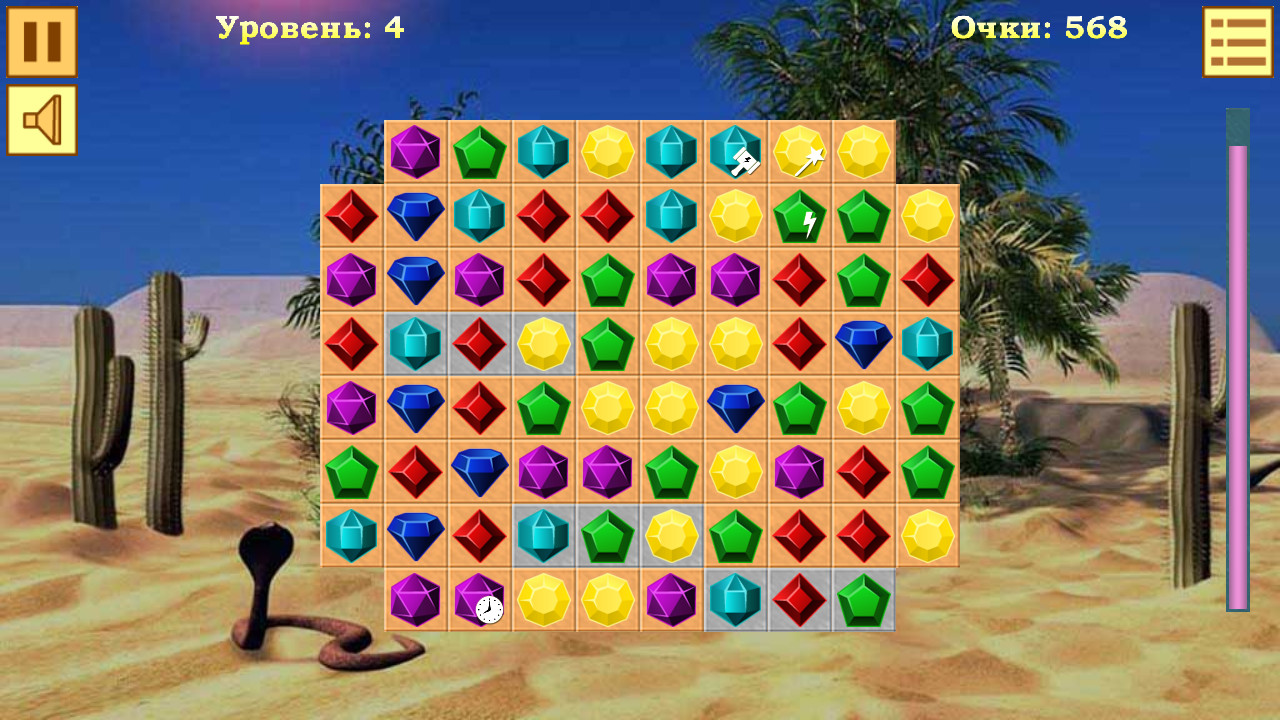Trigger the lightning bolt green gem
This screenshot has width=1280, height=720.
[x=801, y=216]
